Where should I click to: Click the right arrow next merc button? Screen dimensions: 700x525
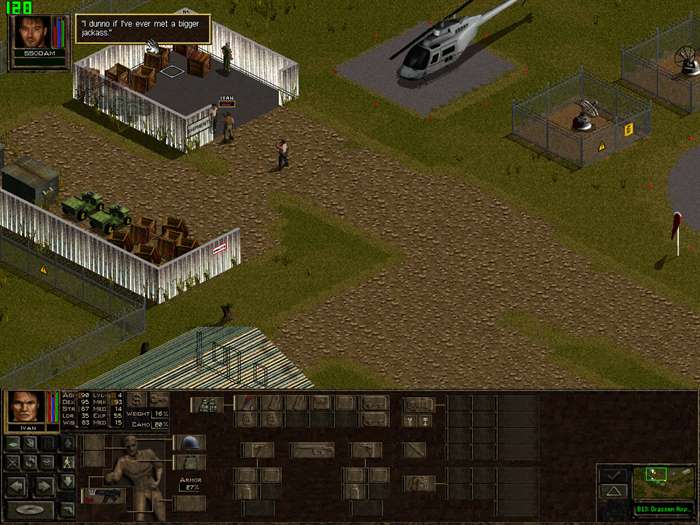coord(45,485)
